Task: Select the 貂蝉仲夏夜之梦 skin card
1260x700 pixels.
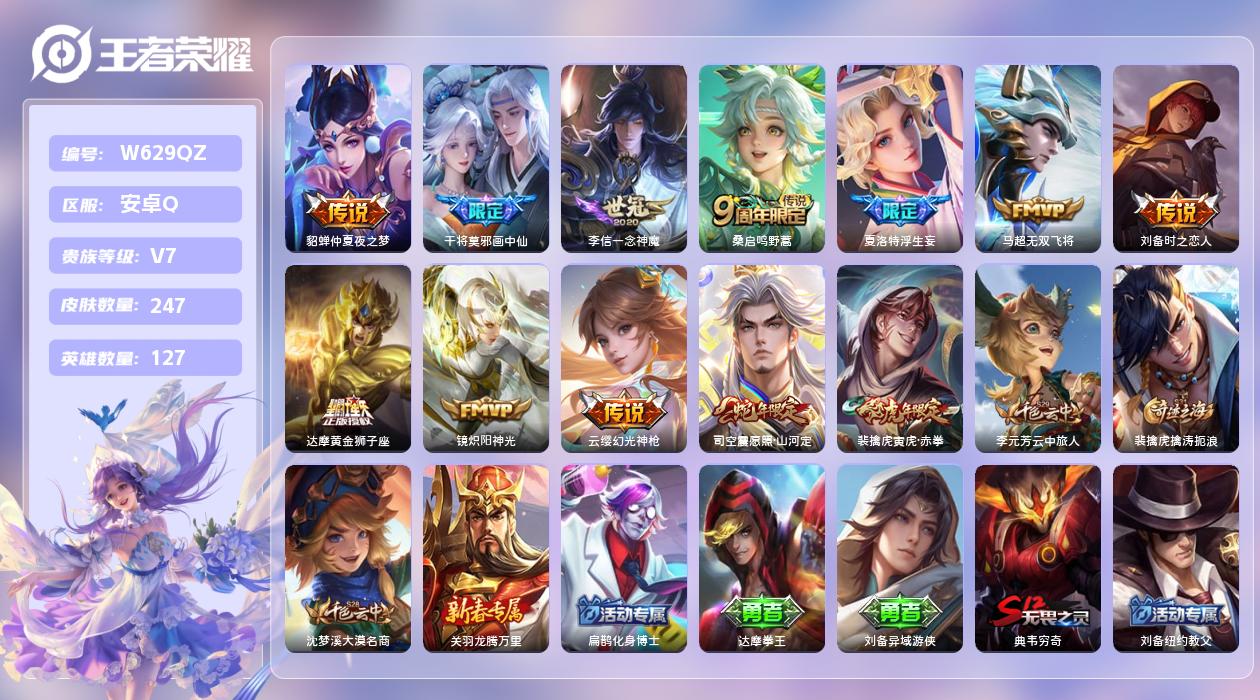Action: point(348,158)
